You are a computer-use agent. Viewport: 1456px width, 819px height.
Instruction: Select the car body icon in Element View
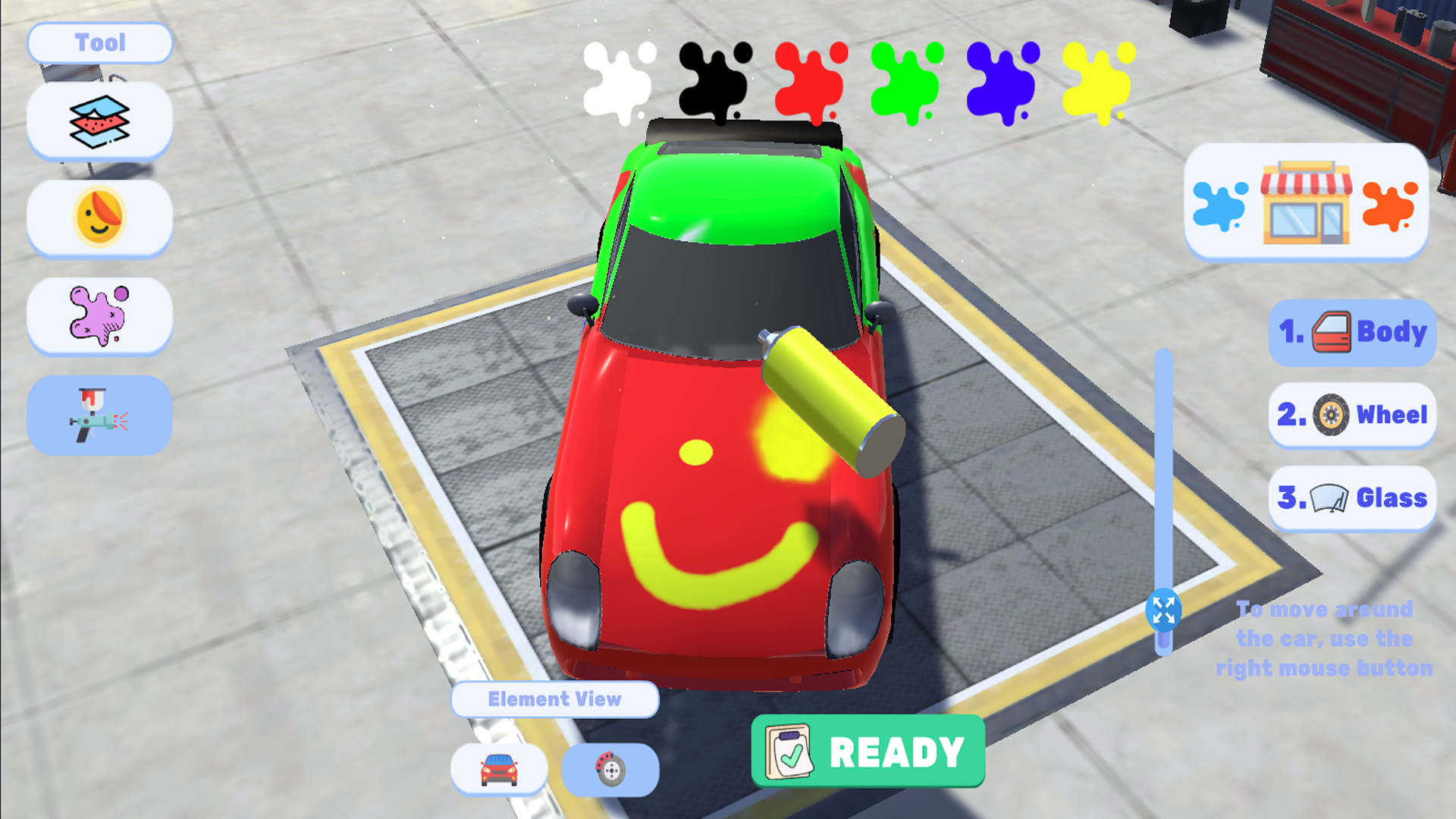[x=499, y=769]
